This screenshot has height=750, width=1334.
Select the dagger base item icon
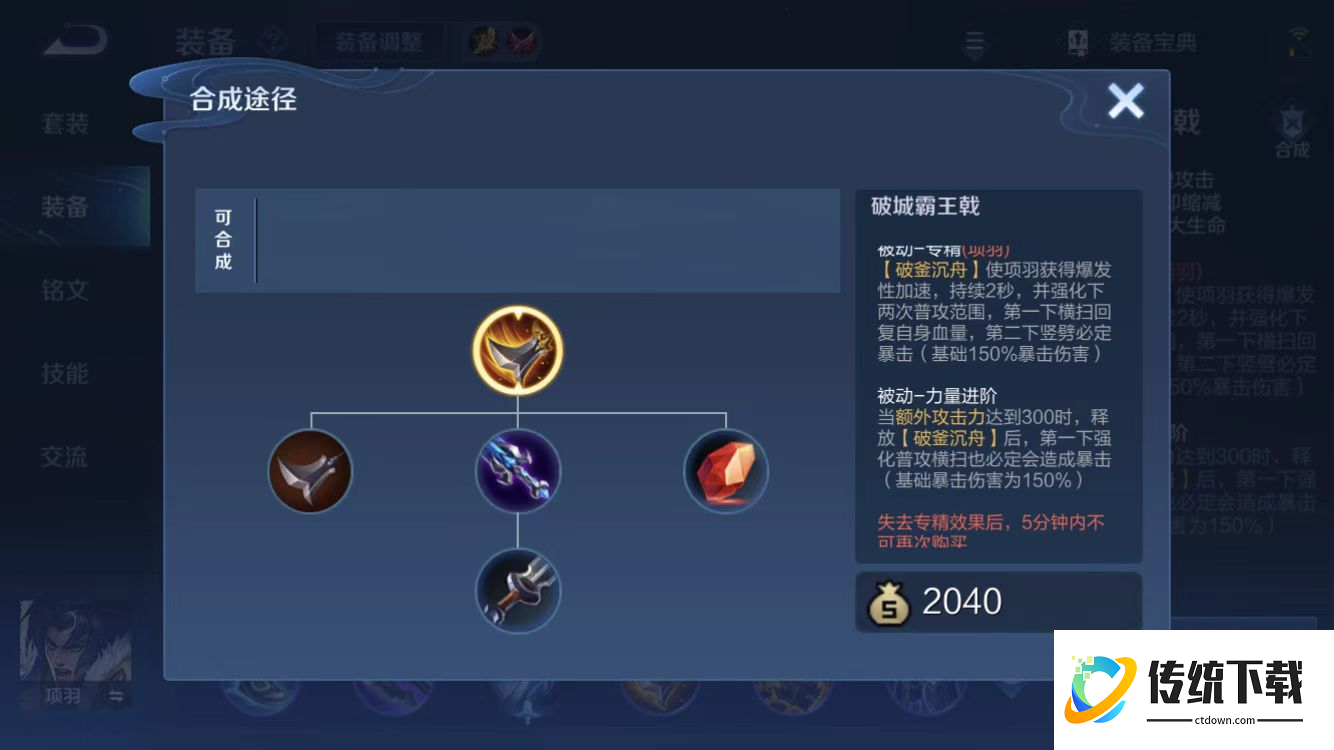pyautogui.click(x=517, y=591)
